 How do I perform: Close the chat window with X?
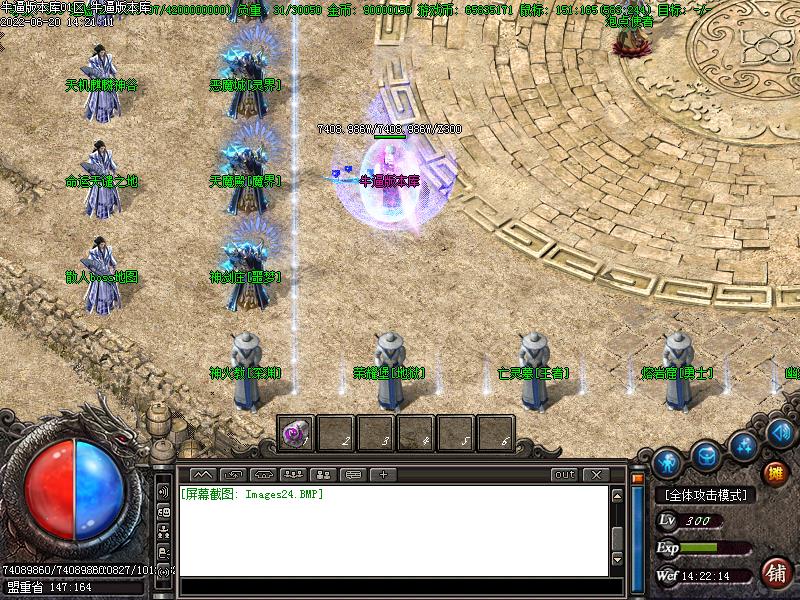click(x=596, y=474)
